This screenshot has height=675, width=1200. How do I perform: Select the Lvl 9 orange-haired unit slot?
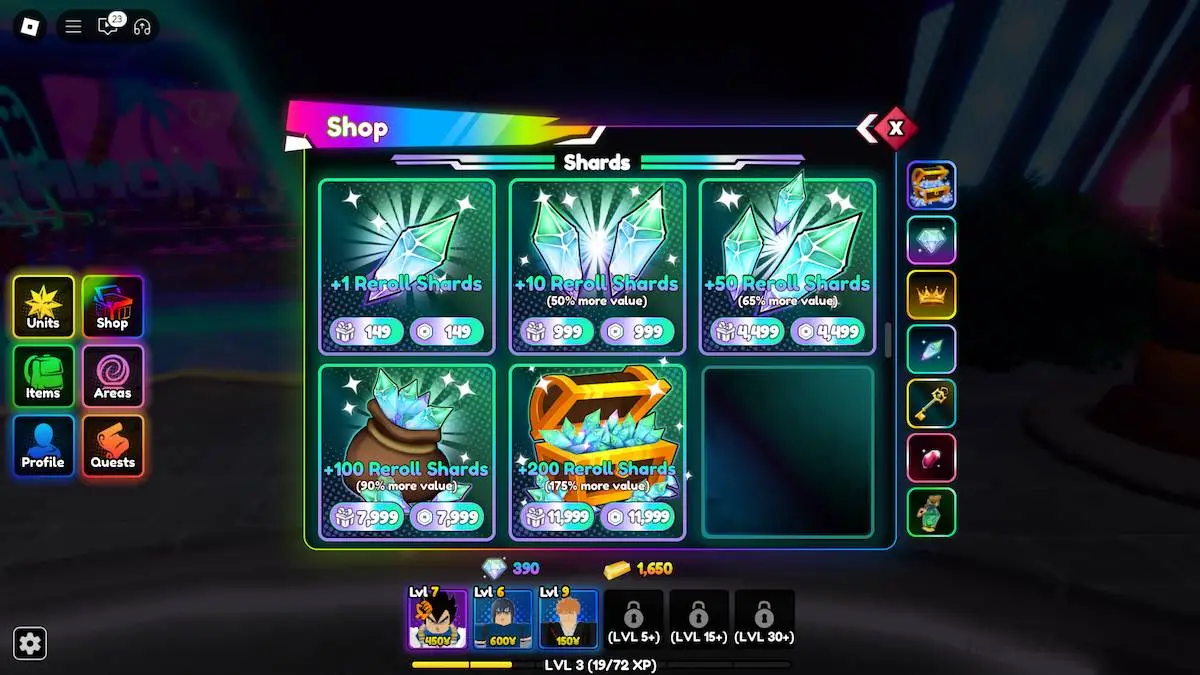click(568, 619)
